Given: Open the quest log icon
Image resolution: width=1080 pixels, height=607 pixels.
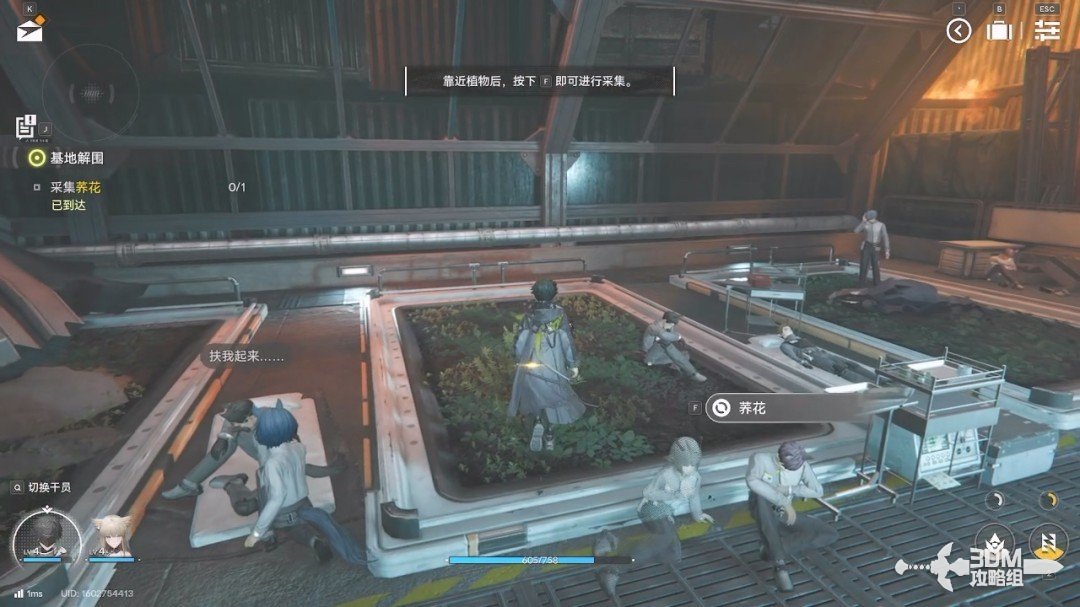Looking at the screenshot, I should pyautogui.click(x=26, y=127).
